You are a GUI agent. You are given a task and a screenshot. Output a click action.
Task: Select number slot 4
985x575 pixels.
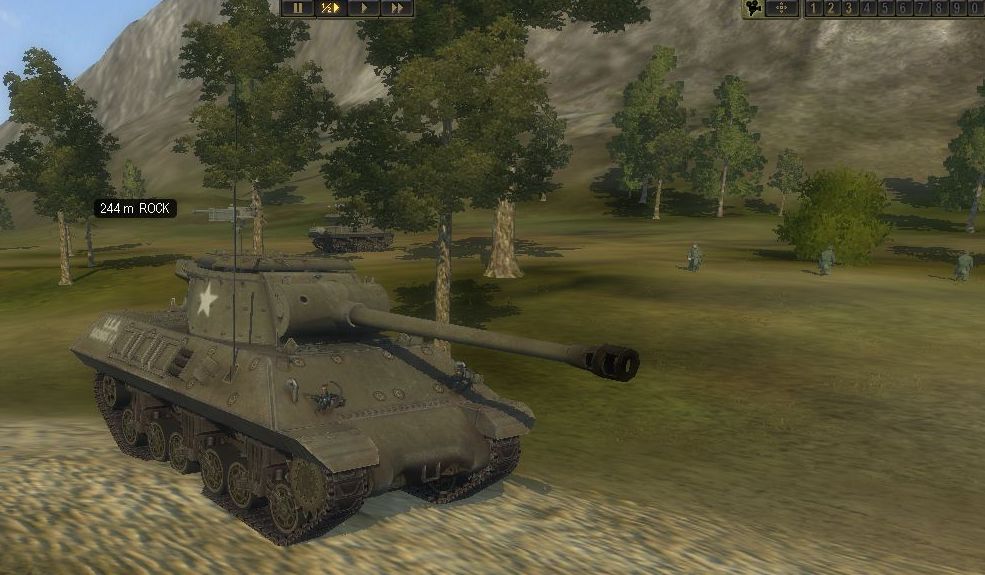(867, 8)
